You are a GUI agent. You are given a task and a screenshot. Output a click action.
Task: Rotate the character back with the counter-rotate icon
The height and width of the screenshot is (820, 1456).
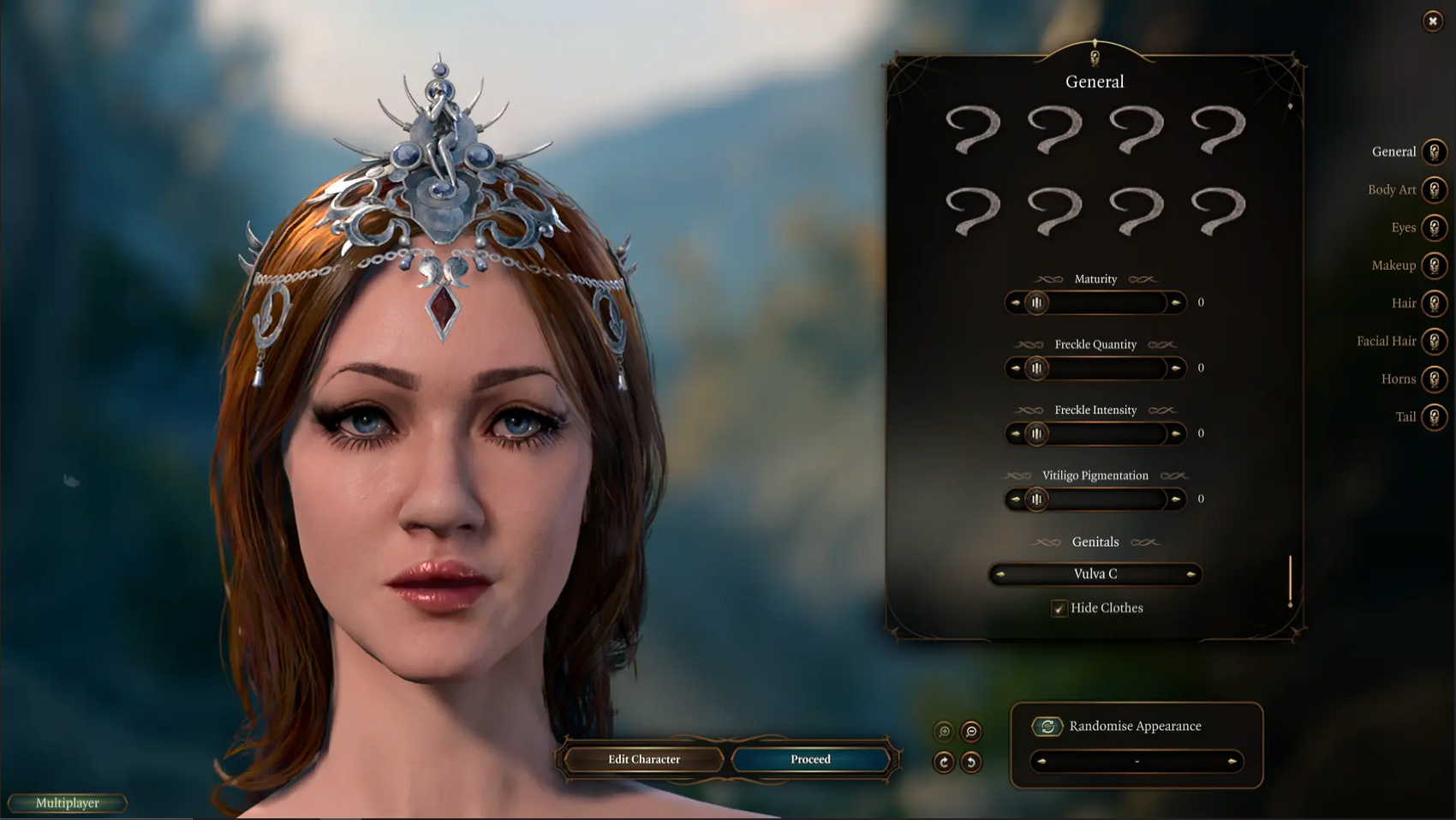click(x=970, y=761)
